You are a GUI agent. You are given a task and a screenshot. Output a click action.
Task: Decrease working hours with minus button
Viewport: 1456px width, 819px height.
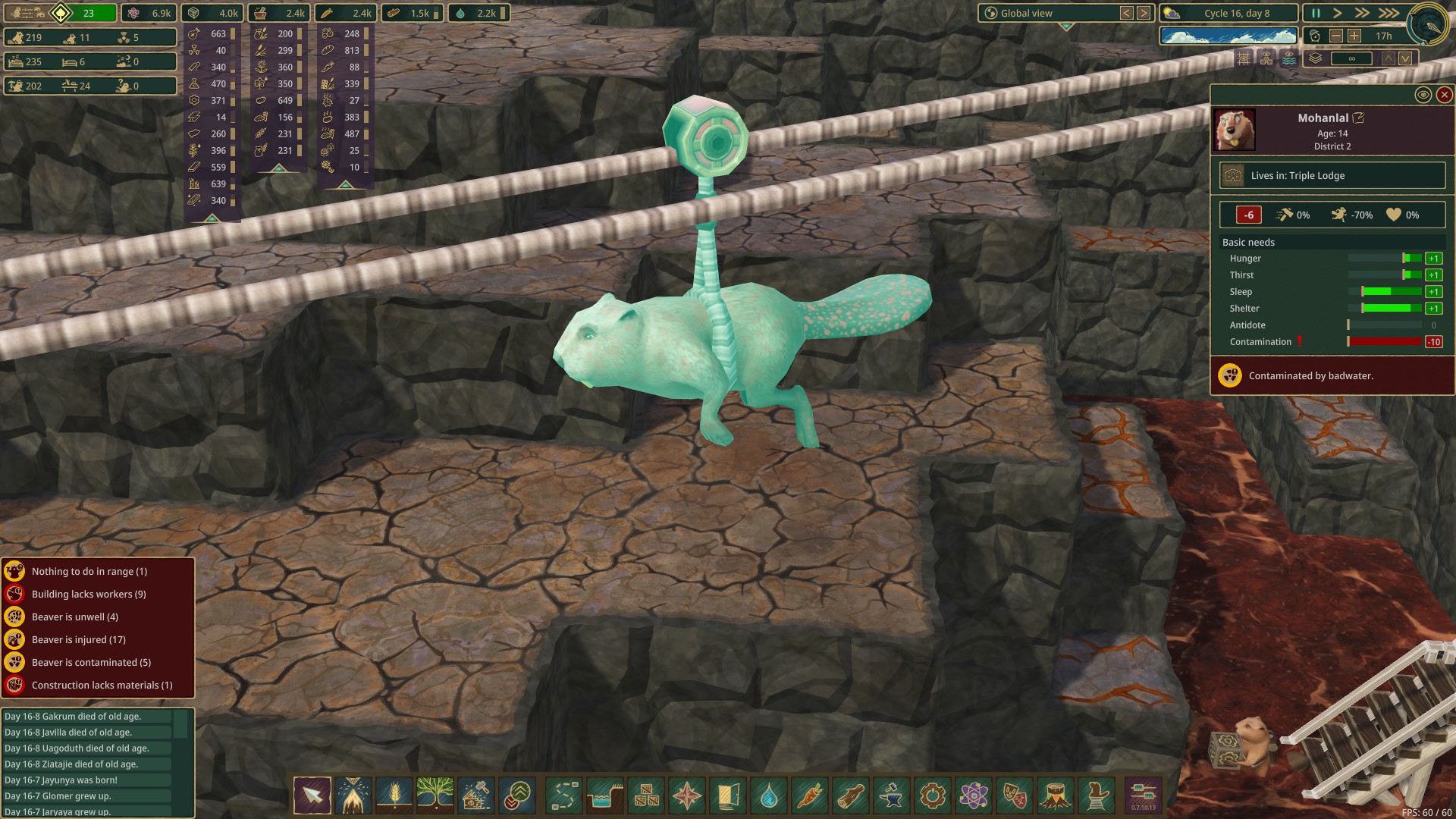(1336, 36)
